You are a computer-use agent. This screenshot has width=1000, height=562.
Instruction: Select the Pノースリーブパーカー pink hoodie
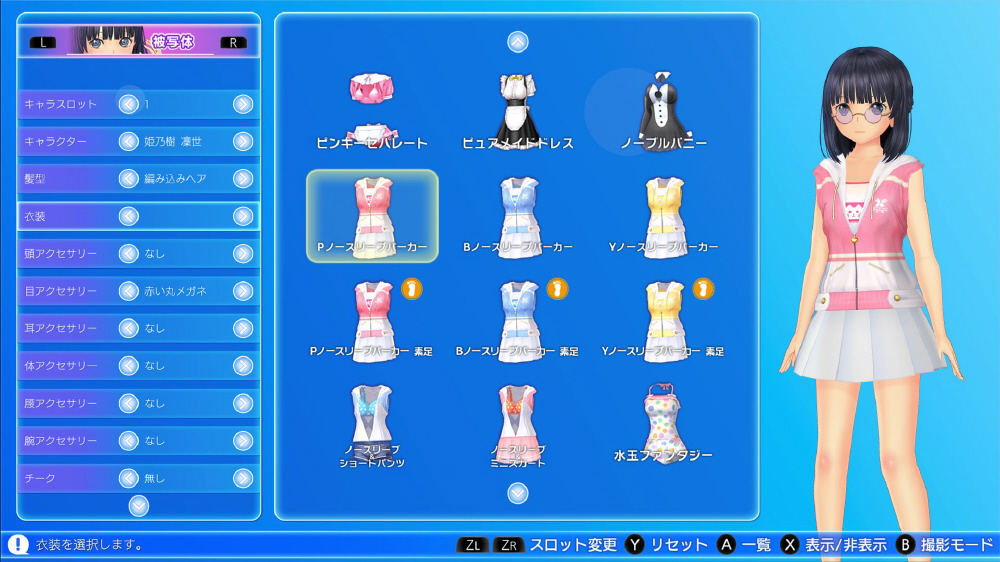tap(372, 215)
